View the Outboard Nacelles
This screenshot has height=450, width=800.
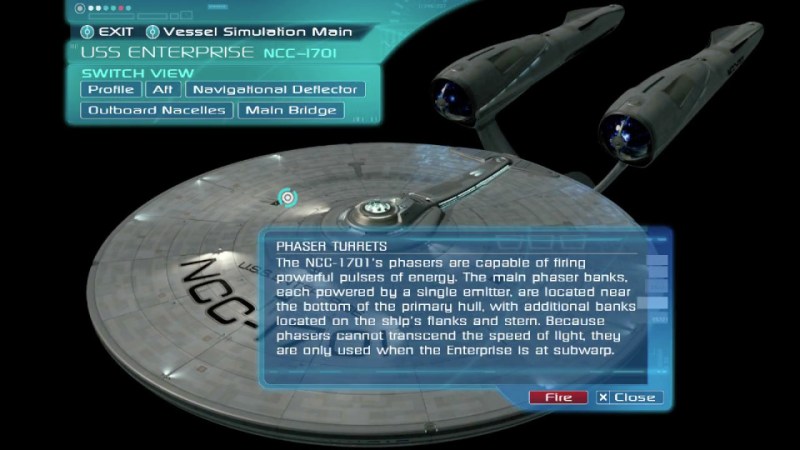pos(156,110)
